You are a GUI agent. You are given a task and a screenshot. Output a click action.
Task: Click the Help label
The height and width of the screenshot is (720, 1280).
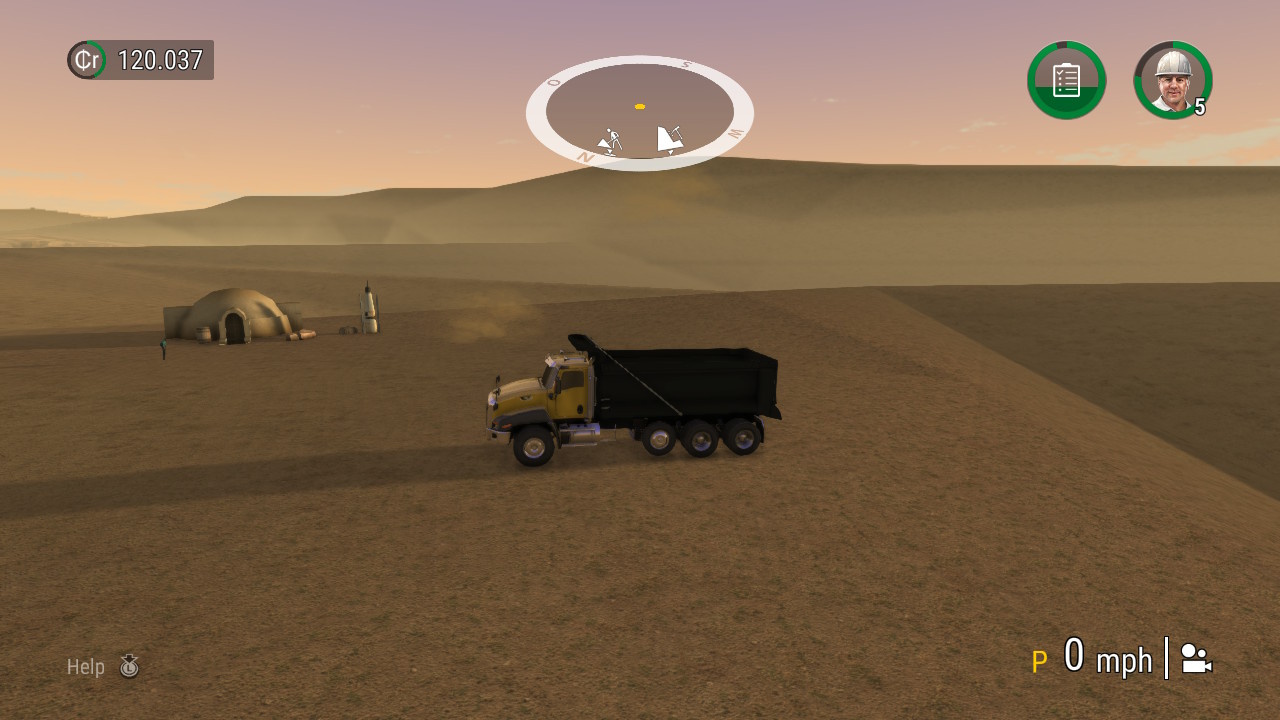pyautogui.click(x=86, y=666)
